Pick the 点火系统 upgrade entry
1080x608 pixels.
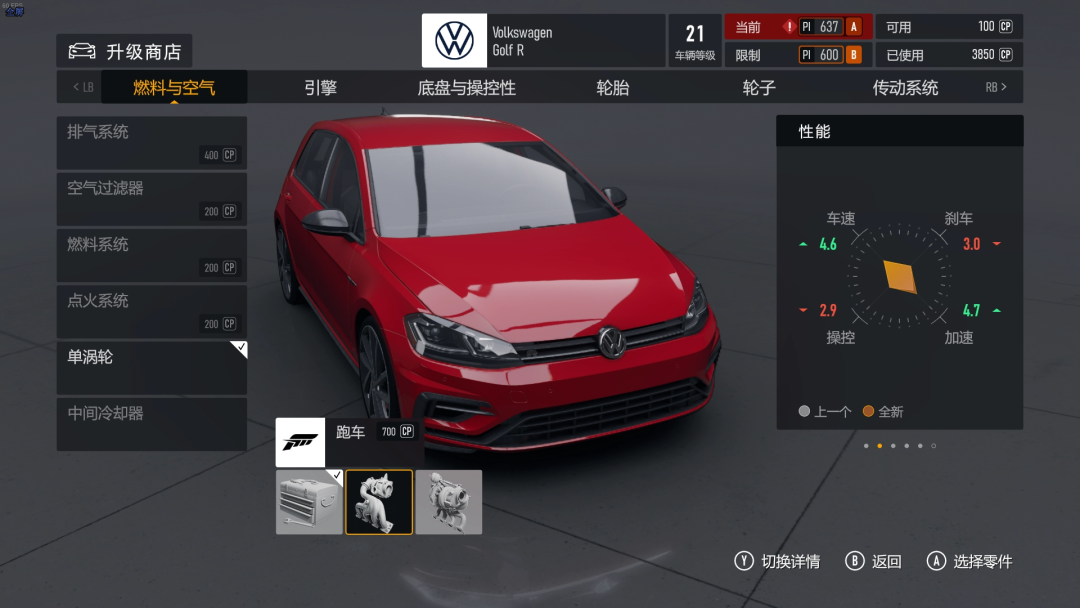coord(152,310)
